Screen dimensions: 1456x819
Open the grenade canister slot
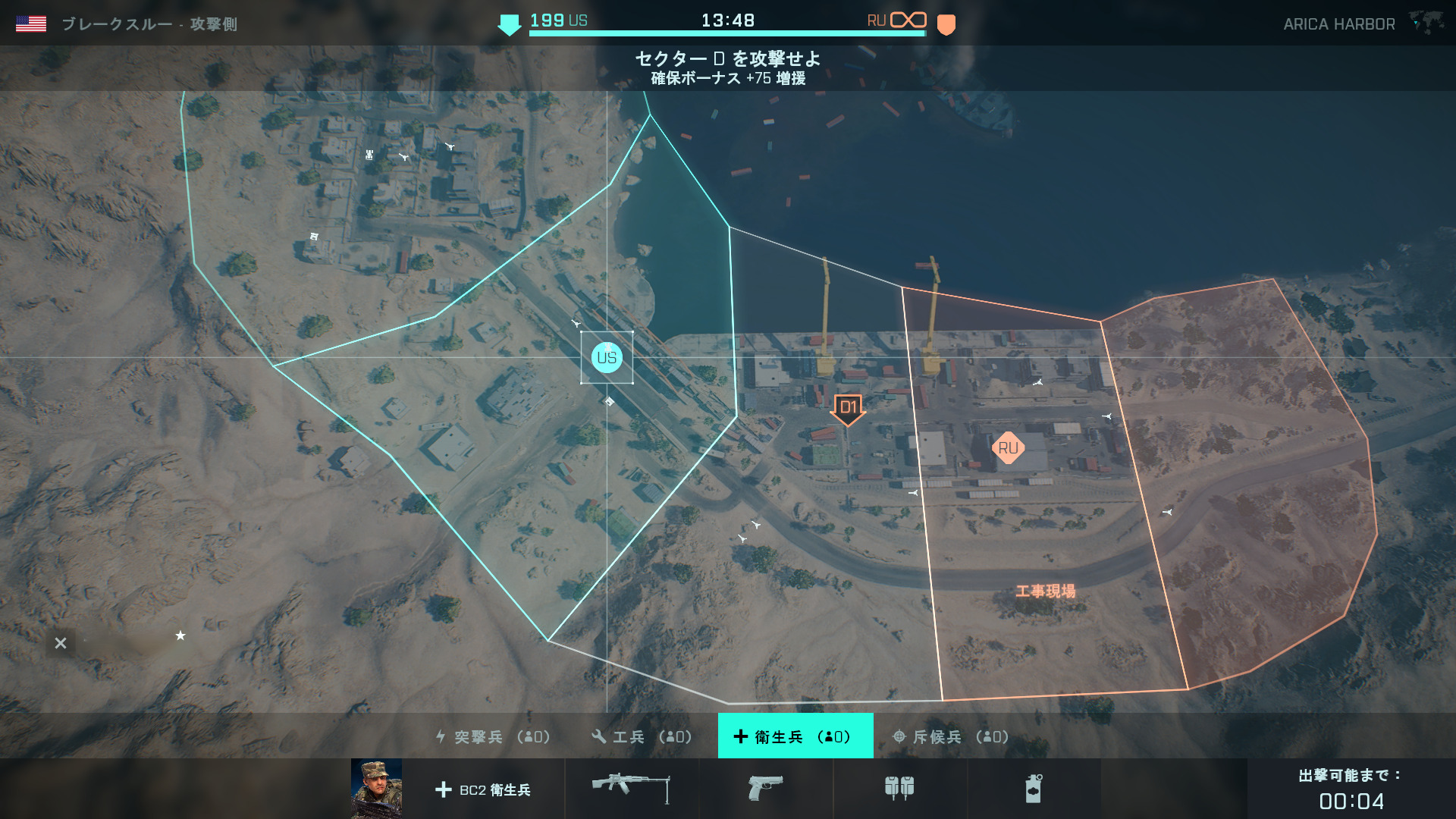(1033, 789)
